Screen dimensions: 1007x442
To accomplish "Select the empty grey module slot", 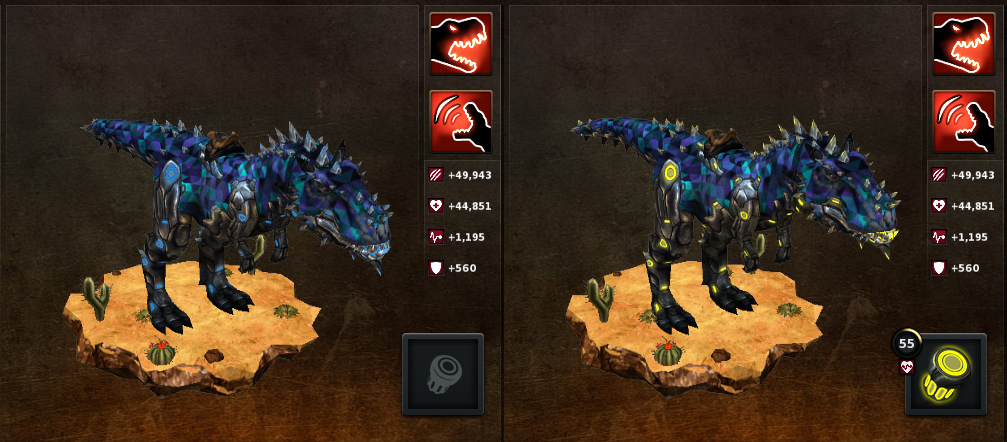I will click(x=442, y=374).
